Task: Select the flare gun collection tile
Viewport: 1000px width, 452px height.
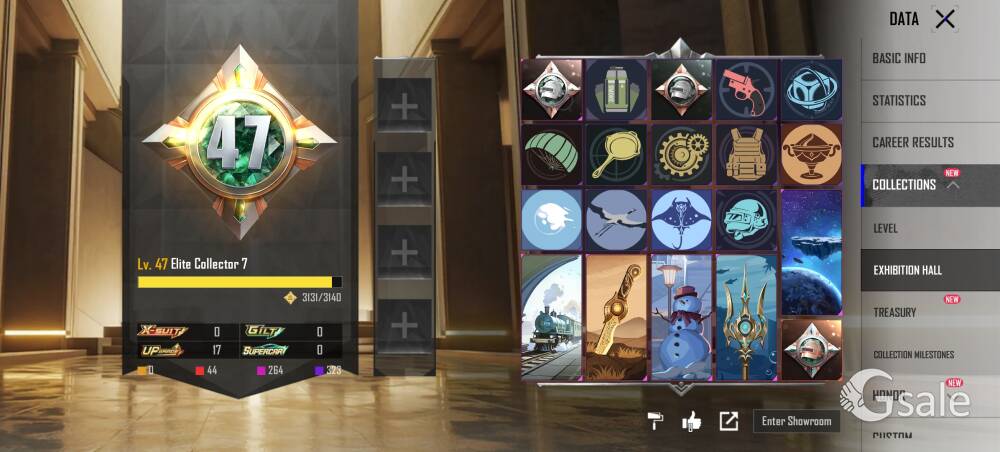Action: pos(746,88)
